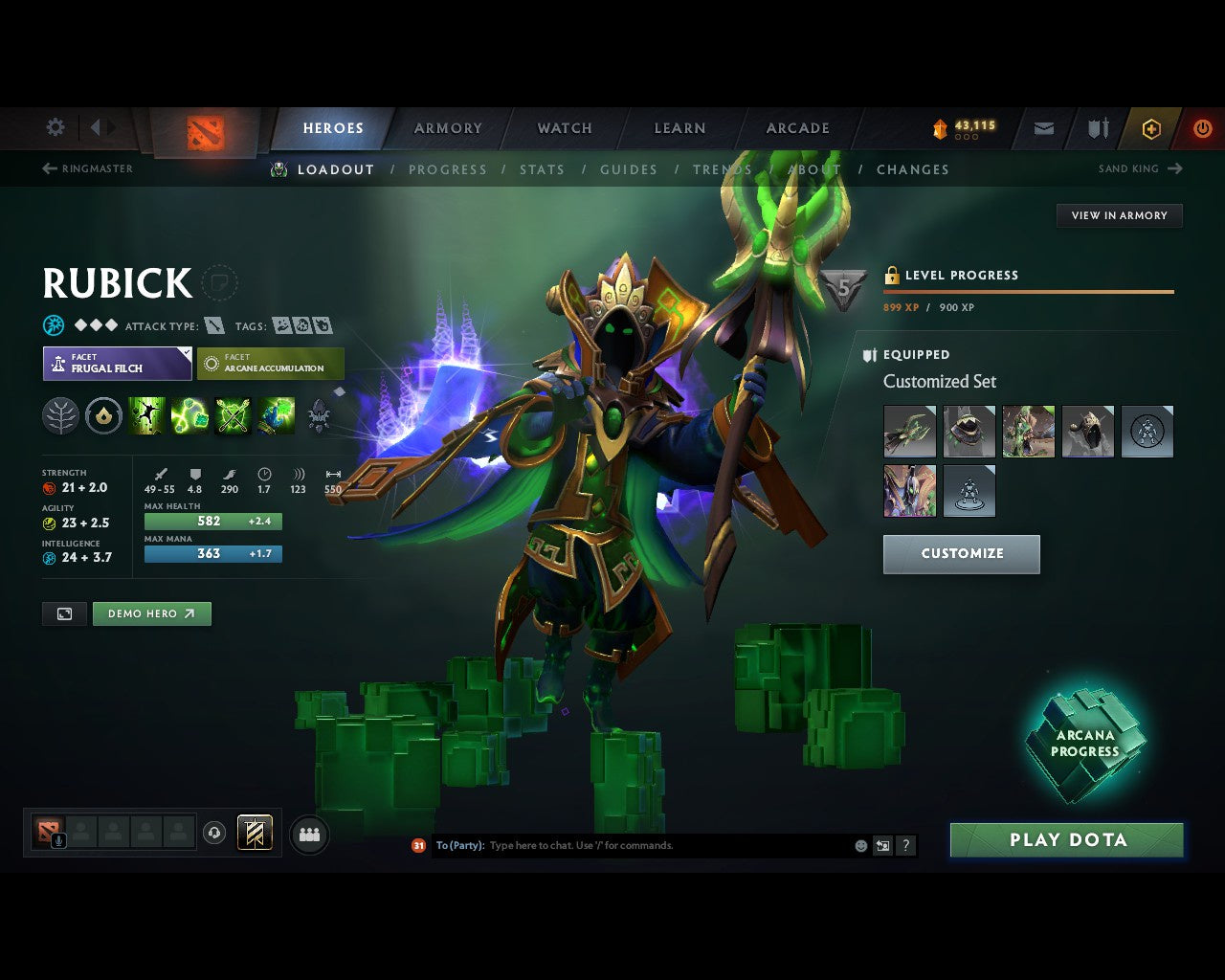
Task: Open the talent tree branch icon
Action: [x=60, y=415]
